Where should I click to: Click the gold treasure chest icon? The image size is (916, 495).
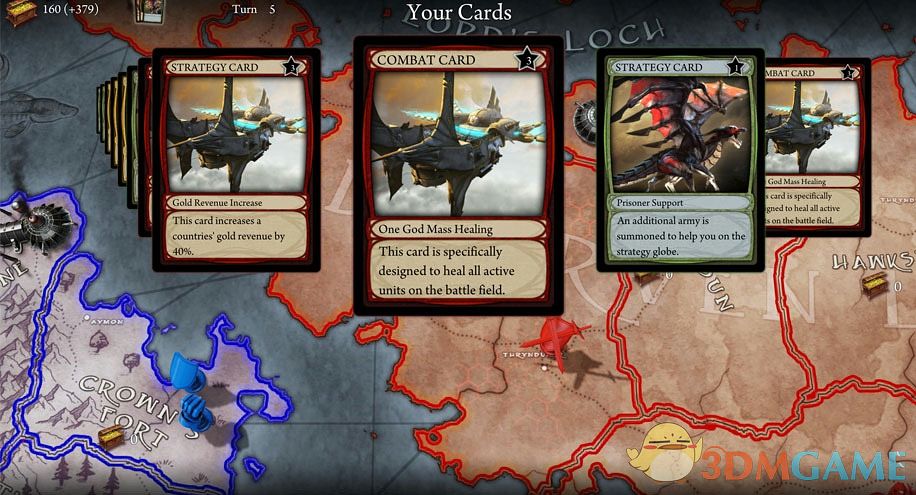[x=20, y=12]
